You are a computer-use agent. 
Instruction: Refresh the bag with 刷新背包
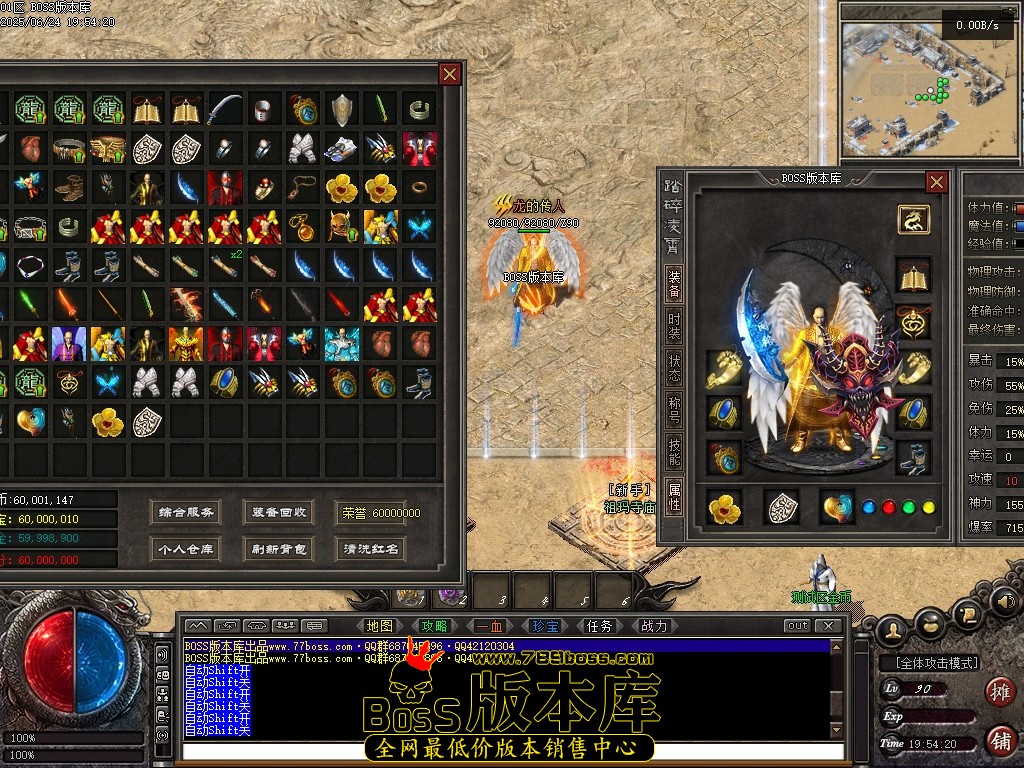click(279, 549)
